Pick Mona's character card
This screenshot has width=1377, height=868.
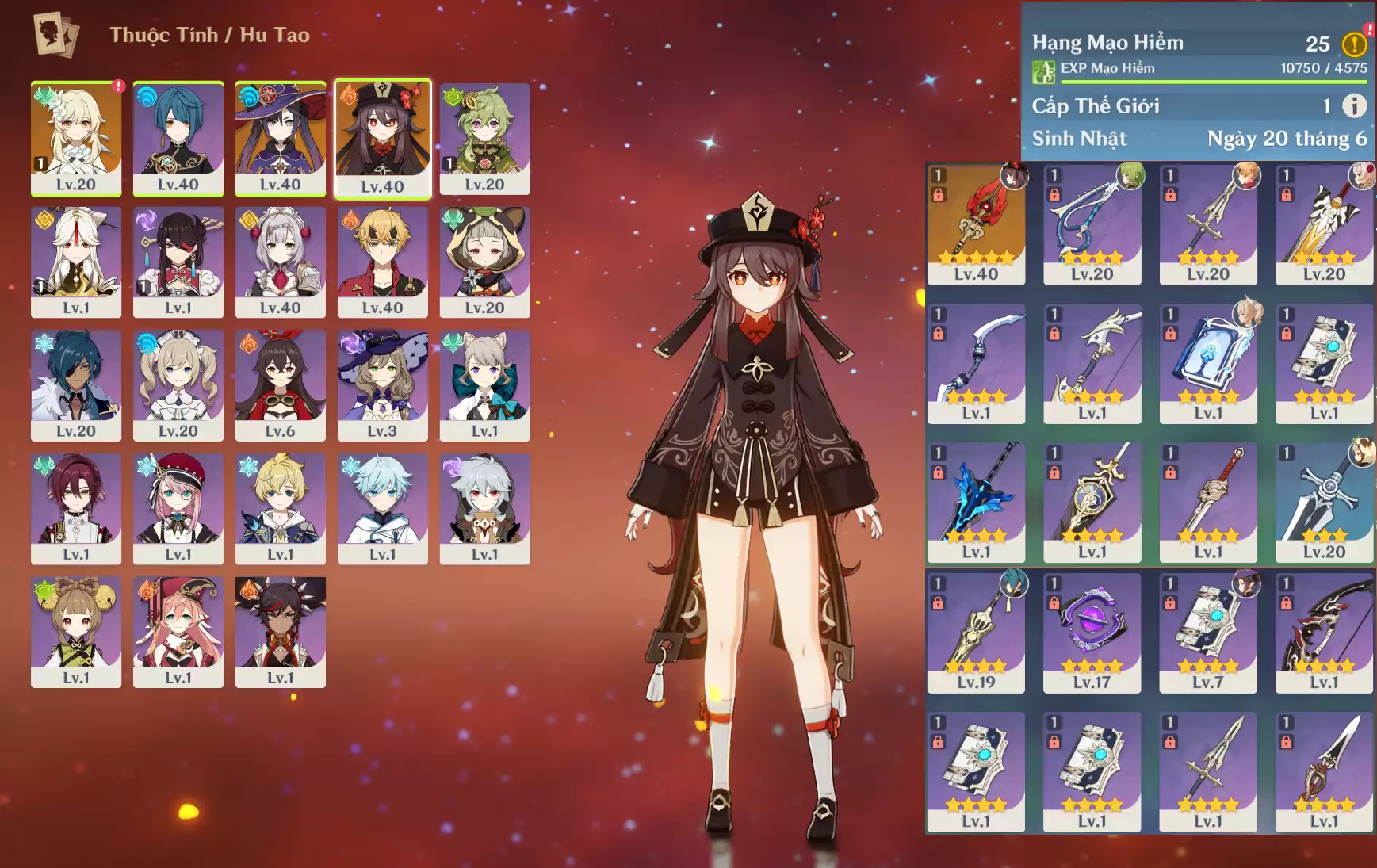(x=281, y=138)
